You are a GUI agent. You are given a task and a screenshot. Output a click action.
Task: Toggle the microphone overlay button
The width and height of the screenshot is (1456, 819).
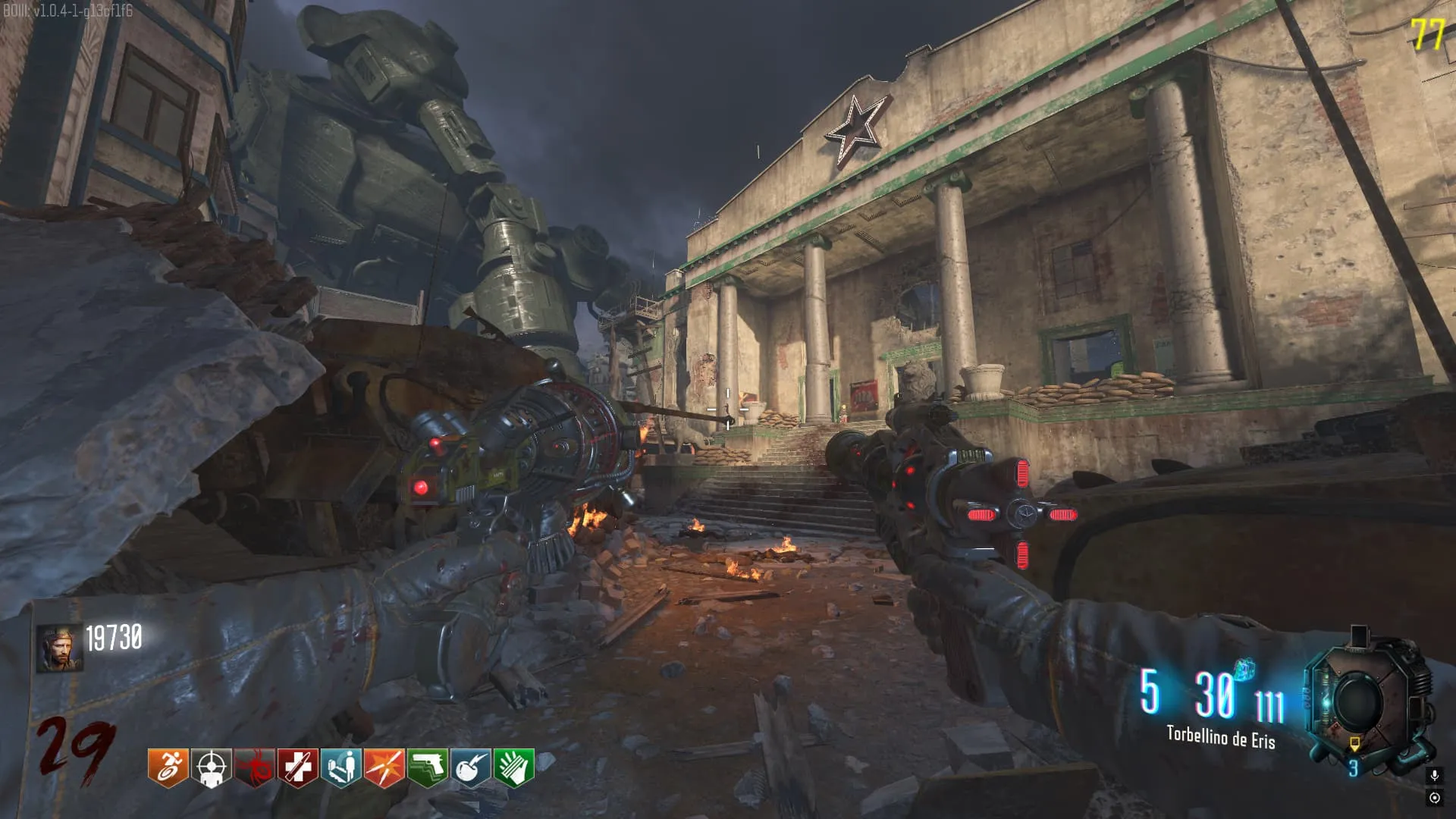click(1434, 775)
